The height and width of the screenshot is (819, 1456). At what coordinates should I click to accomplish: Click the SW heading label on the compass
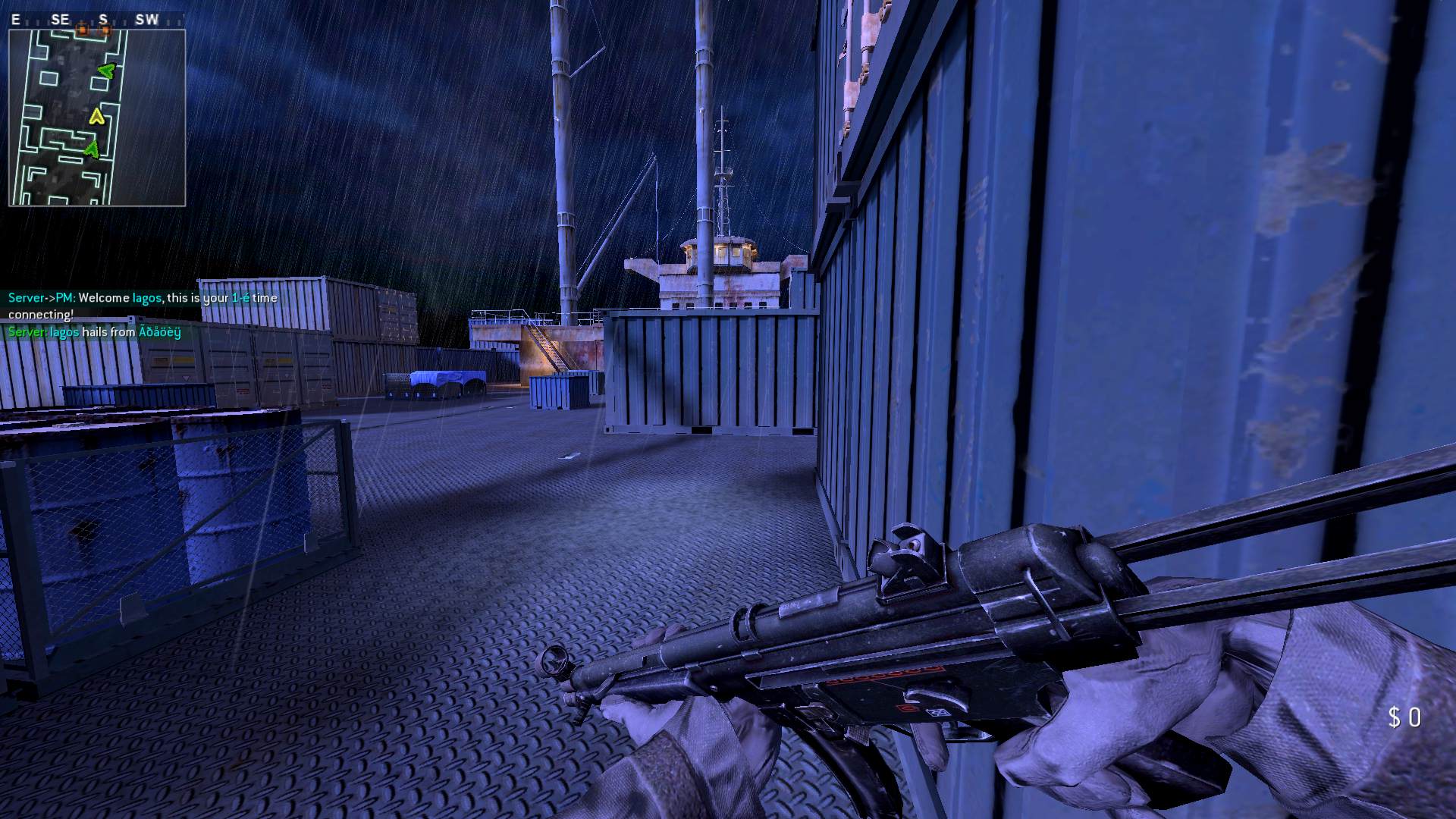pyautogui.click(x=147, y=19)
